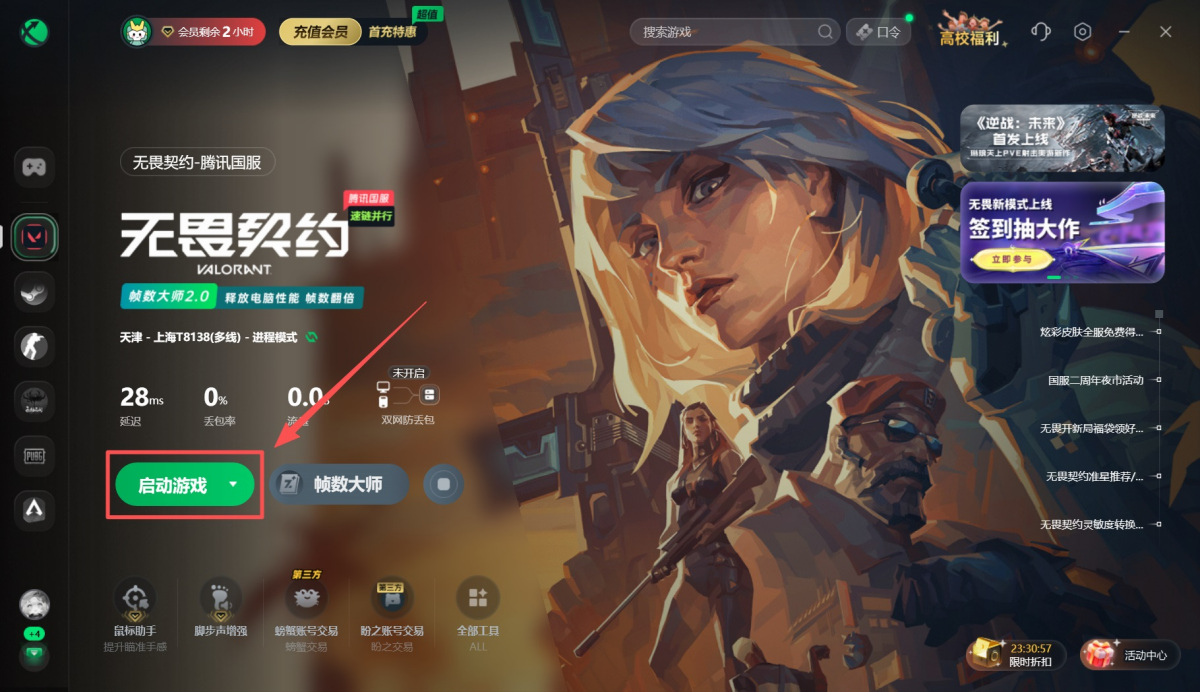Image resolution: width=1200 pixels, height=692 pixels.
Task: Click the 签到抽大作 sign-in event banner
Action: pyautogui.click(x=1062, y=231)
